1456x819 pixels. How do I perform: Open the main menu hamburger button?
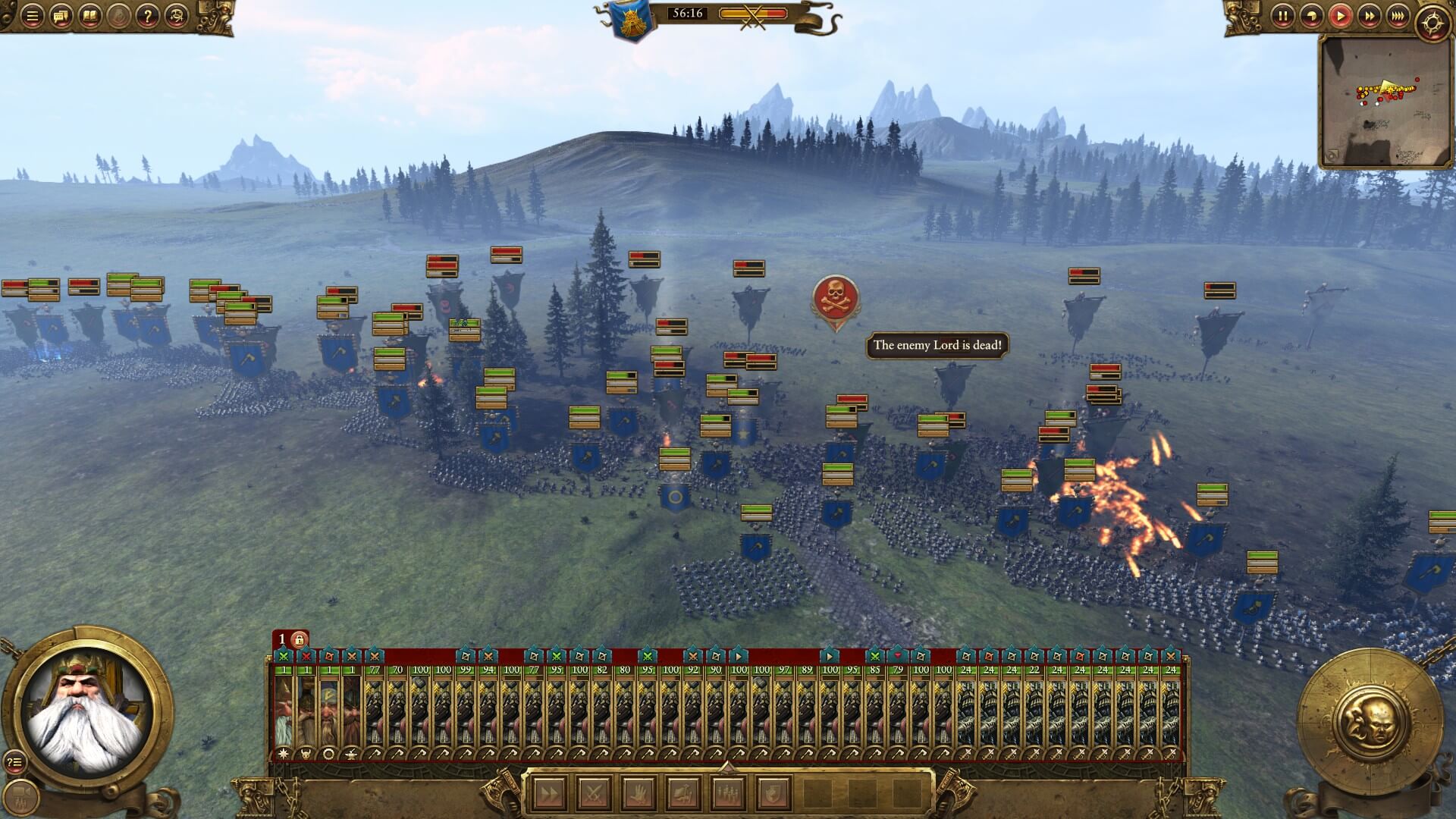(x=32, y=16)
